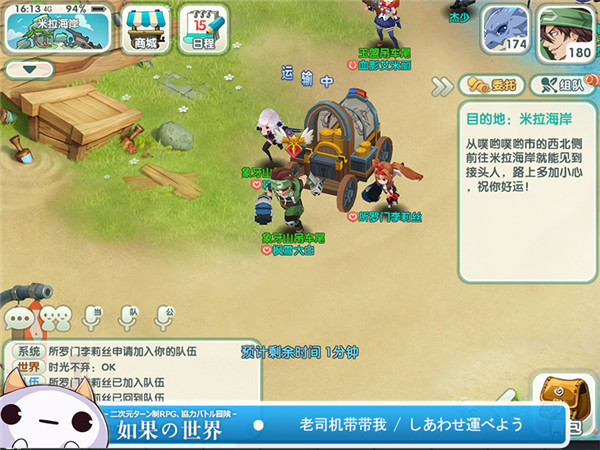
Task: Activate the 公 guild voice microphone
Action: point(170,318)
